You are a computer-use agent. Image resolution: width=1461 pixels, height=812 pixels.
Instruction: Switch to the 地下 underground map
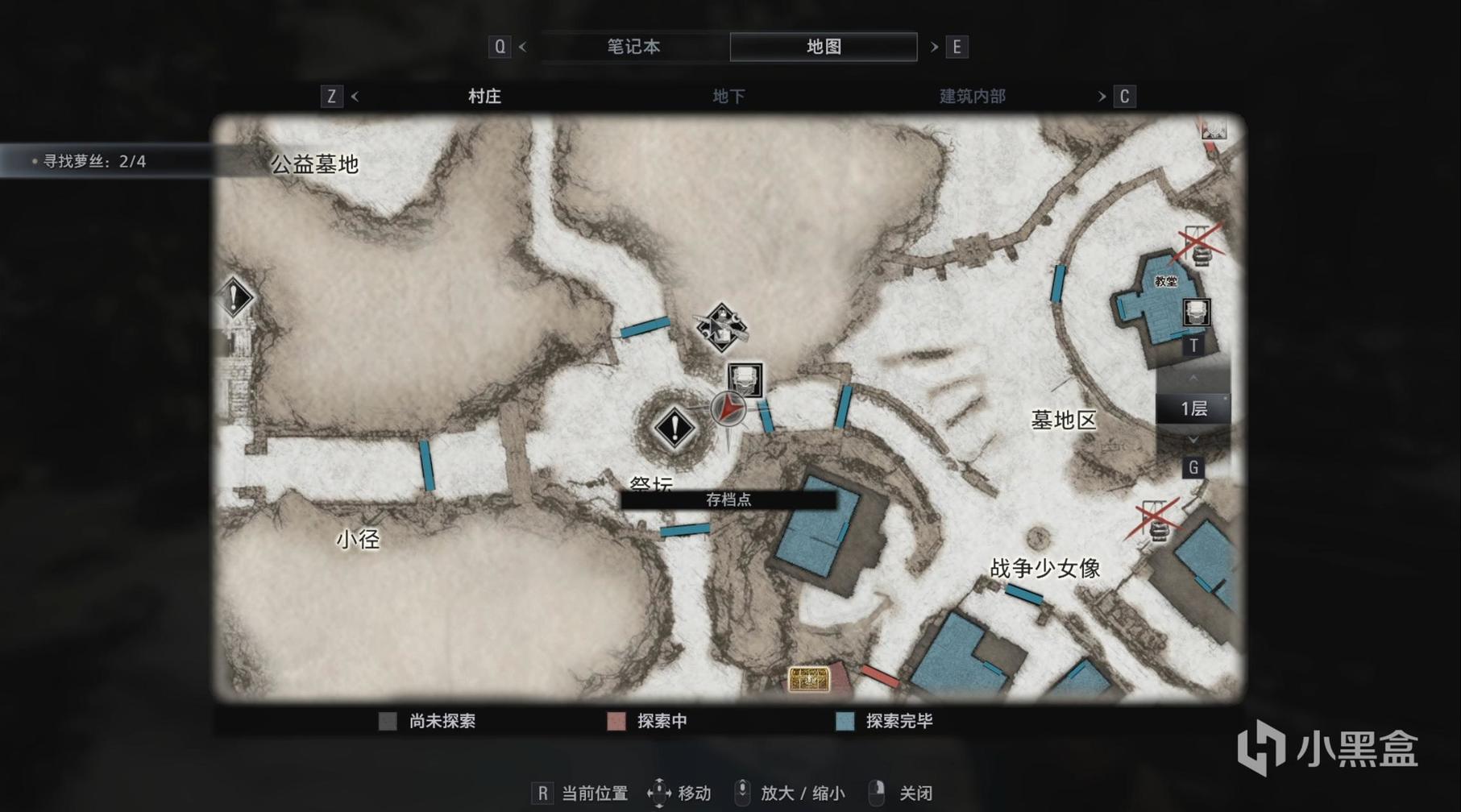coord(728,97)
